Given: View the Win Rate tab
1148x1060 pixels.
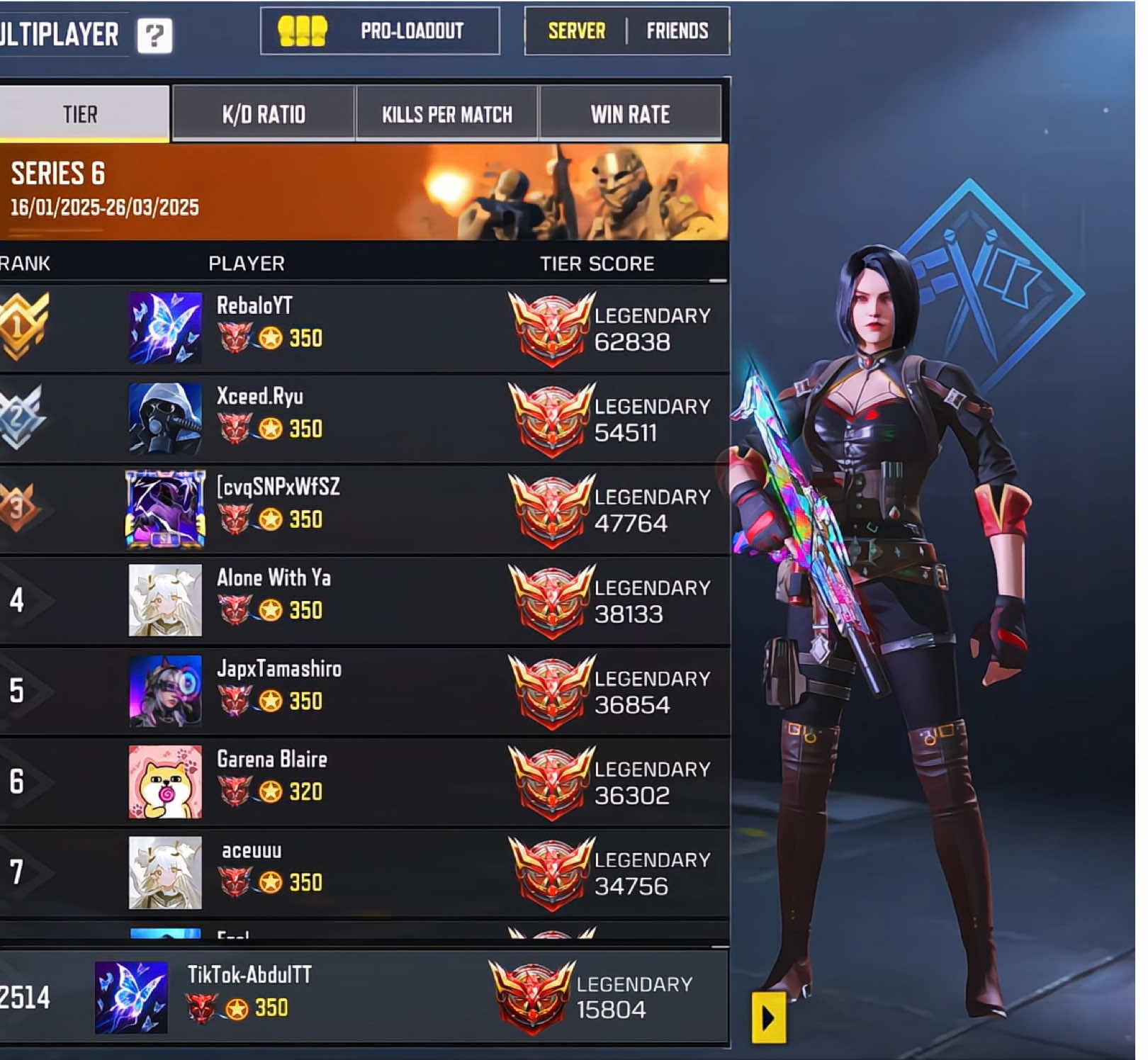Looking at the screenshot, I should (x=630, y=114).
